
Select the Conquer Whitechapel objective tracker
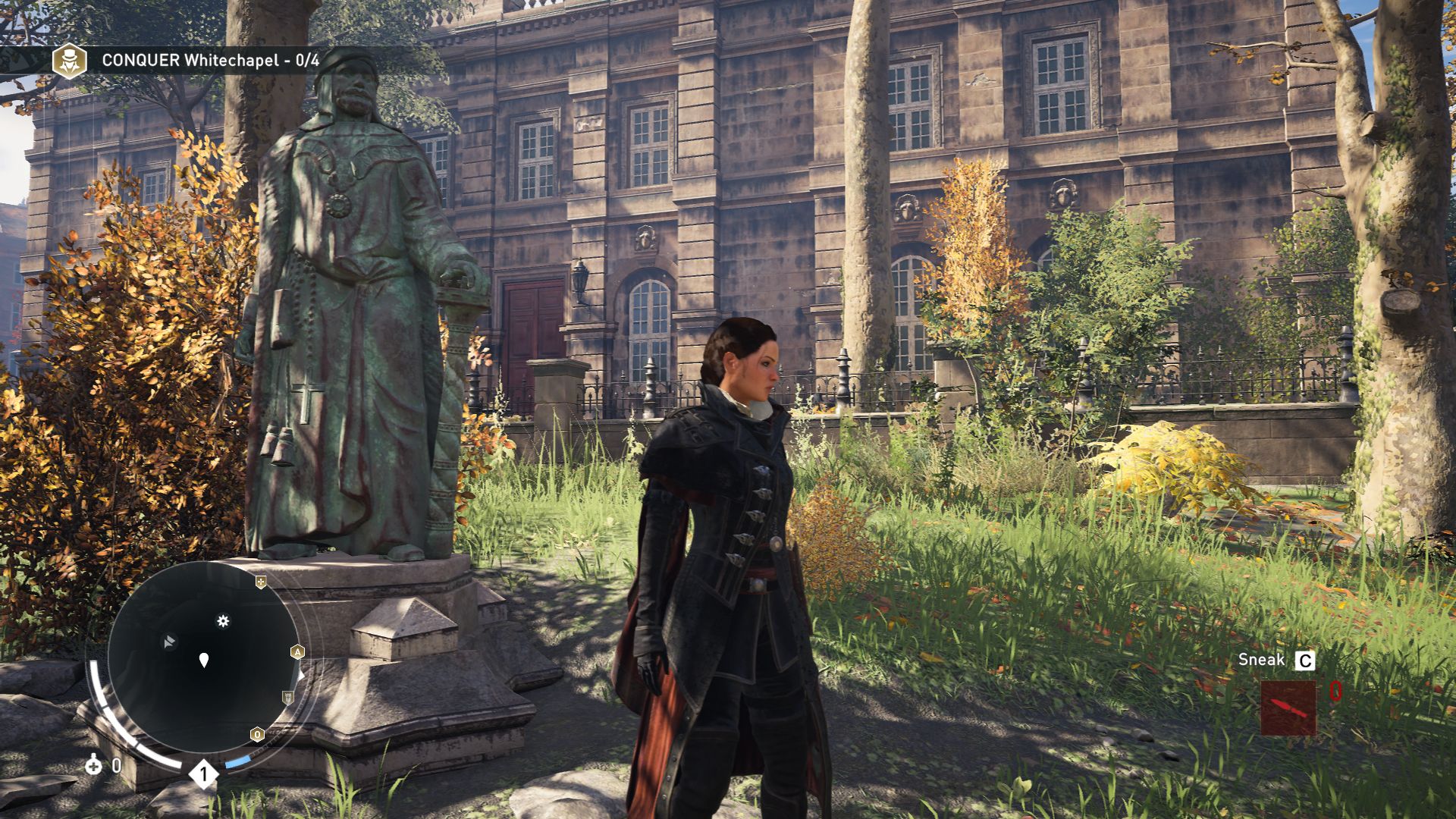pos(210,61)
